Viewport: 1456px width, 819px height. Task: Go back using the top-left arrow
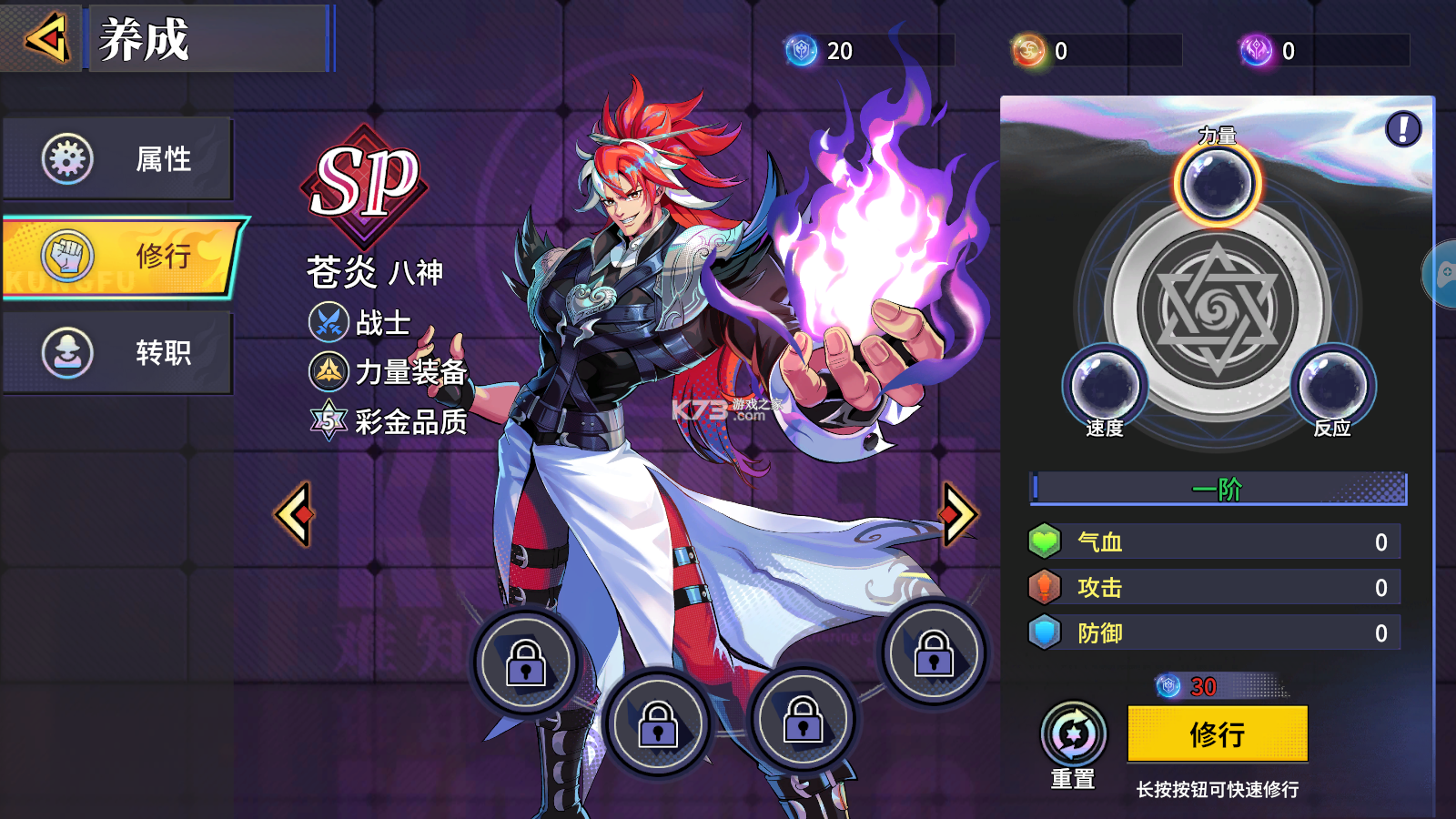48,38
